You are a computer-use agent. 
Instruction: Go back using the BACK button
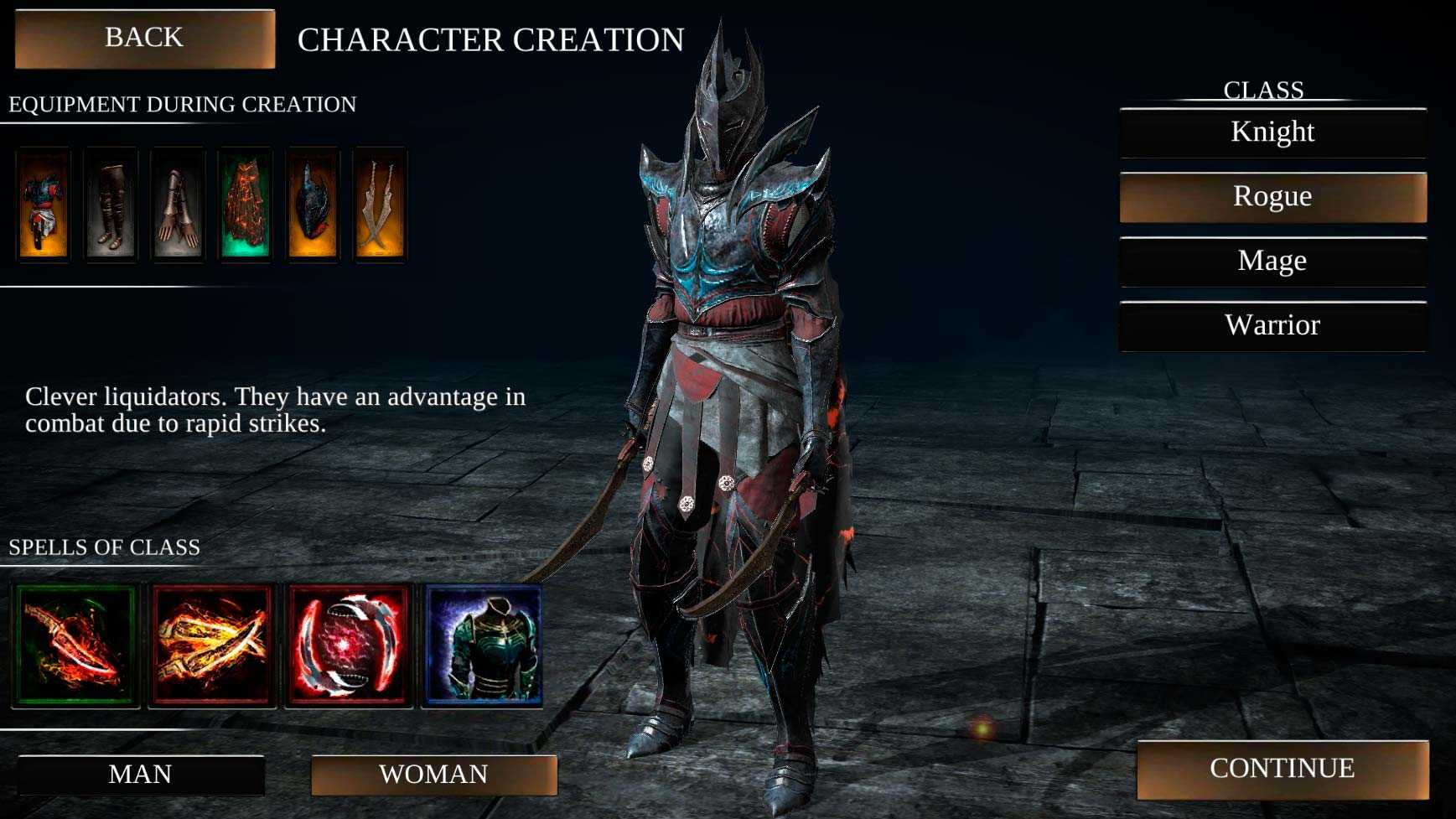(x=144, y=39)
